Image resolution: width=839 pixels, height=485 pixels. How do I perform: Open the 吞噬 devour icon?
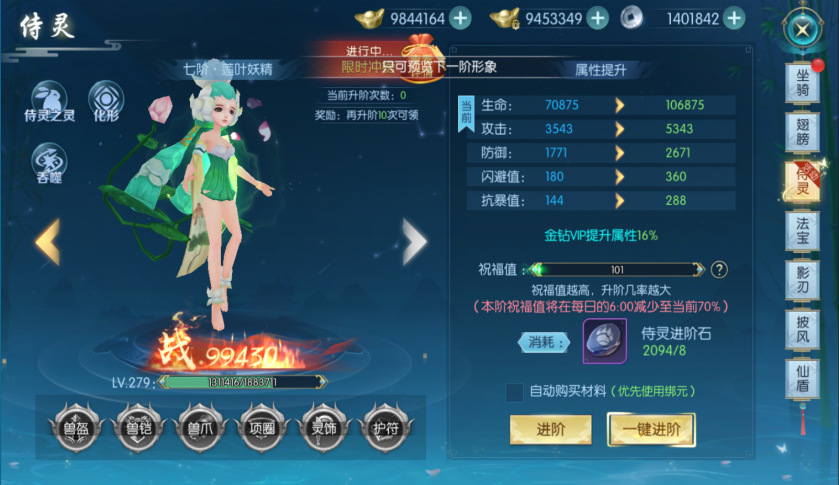tap(50, 161)
